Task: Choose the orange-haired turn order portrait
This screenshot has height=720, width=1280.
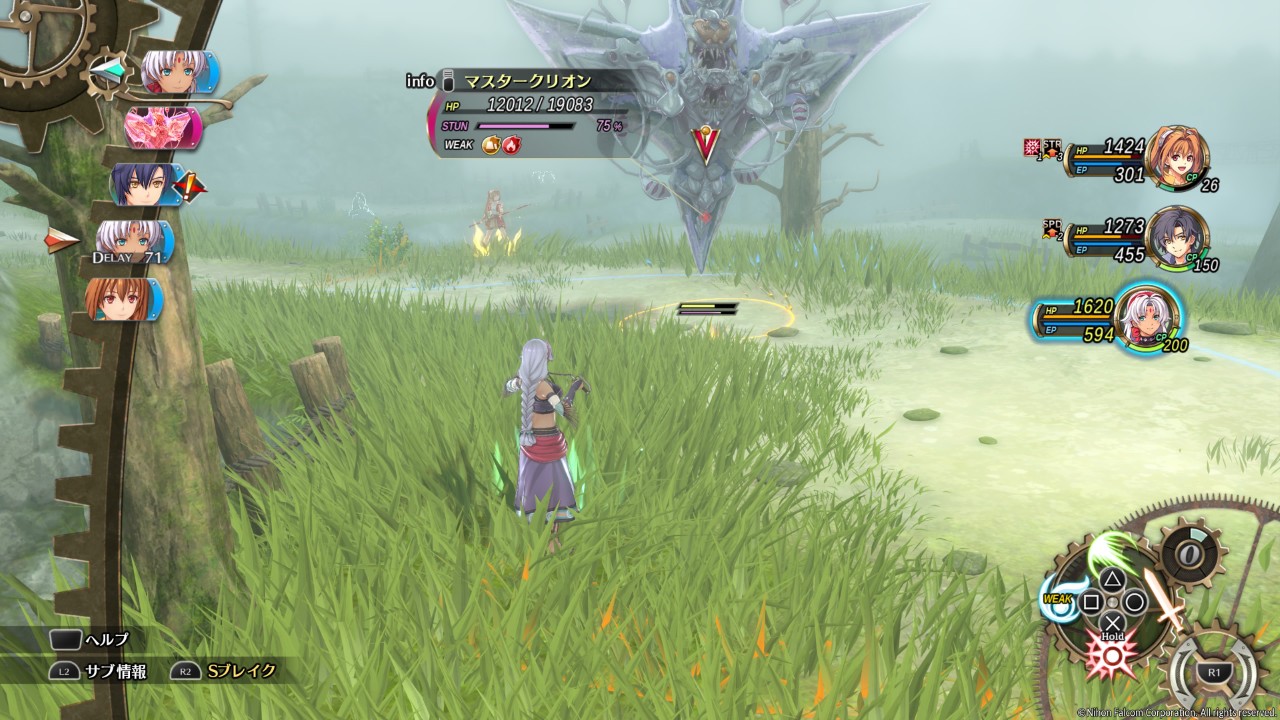Action: point(123,299)
